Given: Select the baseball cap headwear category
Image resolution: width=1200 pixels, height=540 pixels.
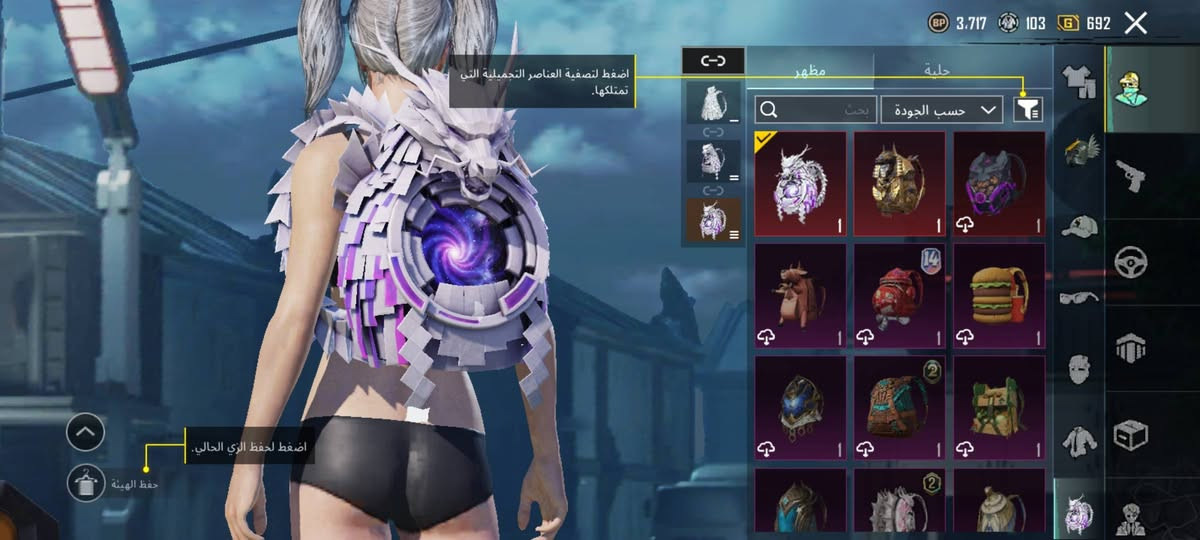Looking at the screenshot, I should click(1078, 227).
